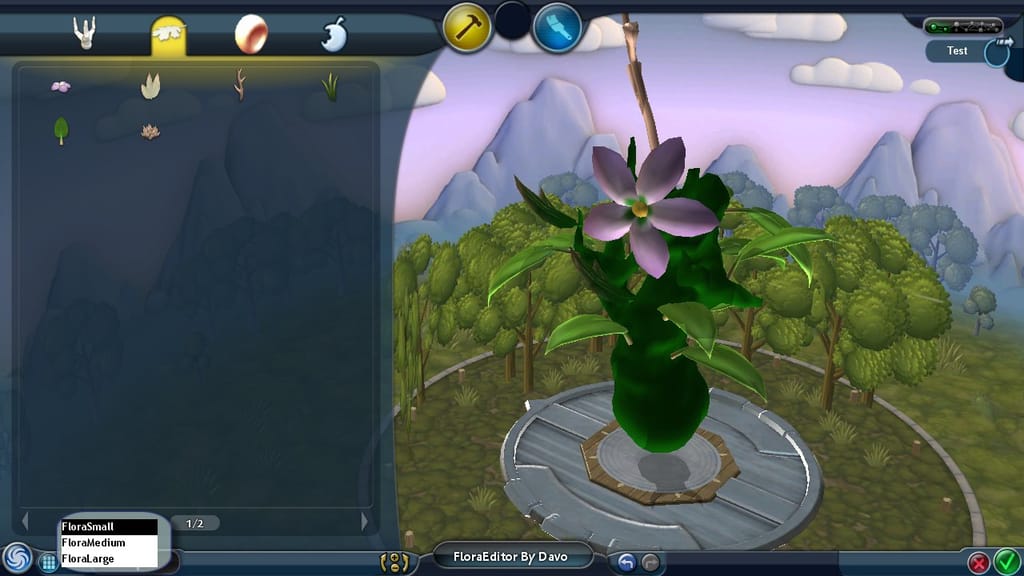Choose the bare branch twig part
Screen dimensions: 1024x576
click(x=239, y=85)
